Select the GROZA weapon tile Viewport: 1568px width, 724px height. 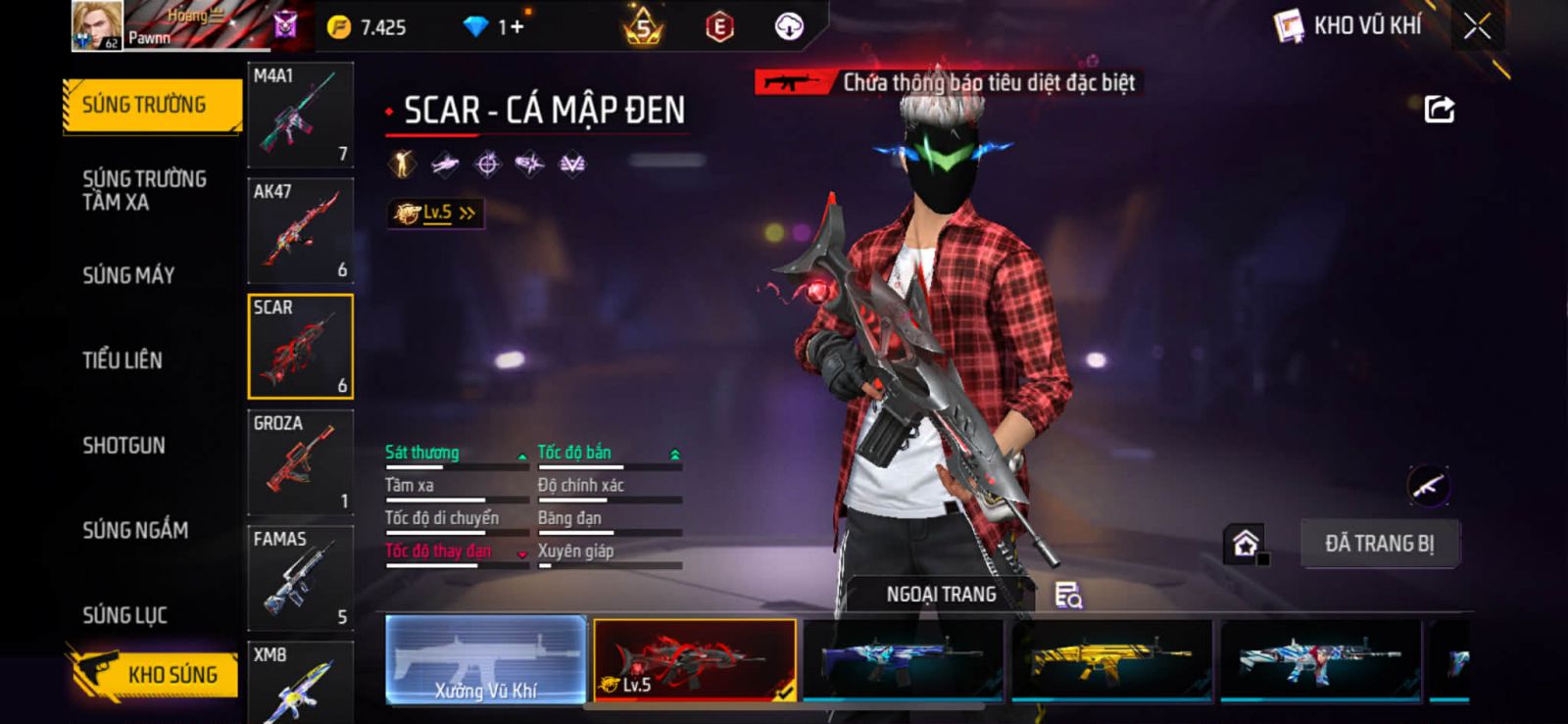tap(300, 462)
